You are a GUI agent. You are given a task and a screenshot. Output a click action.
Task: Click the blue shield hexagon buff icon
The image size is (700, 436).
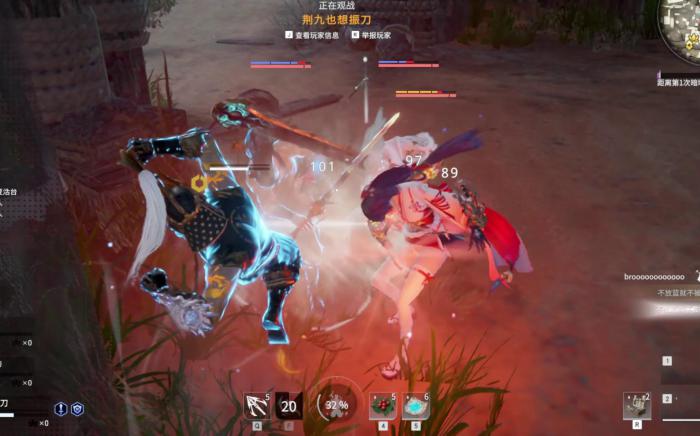[x=77, y=409]
